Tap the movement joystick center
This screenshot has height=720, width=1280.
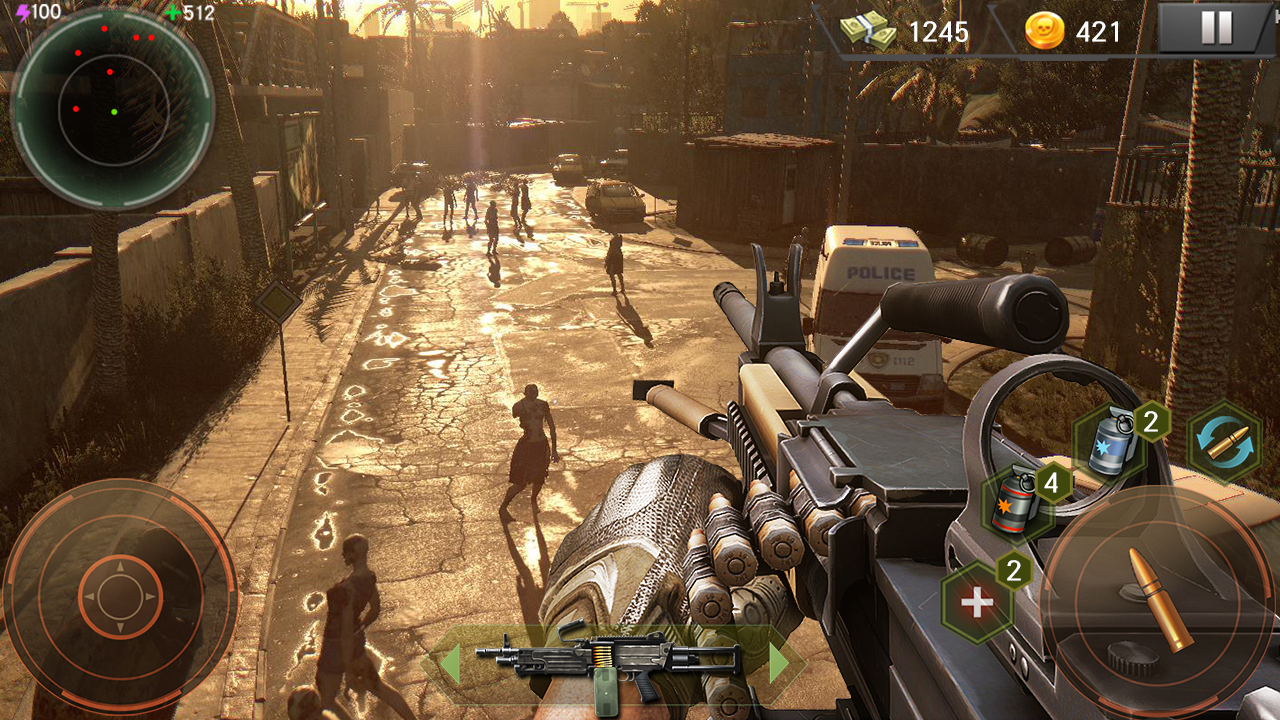click(119, 597)
